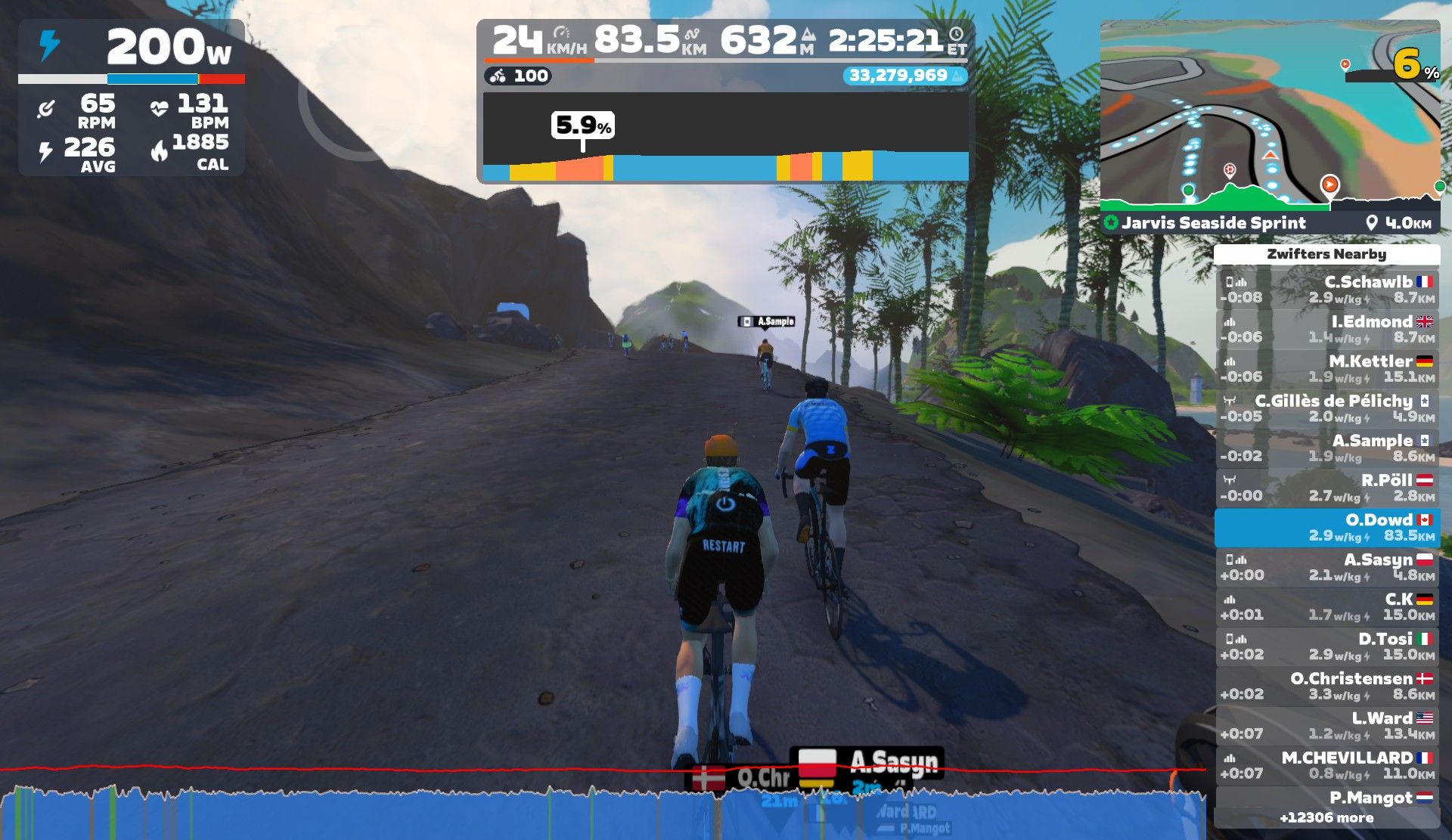Click the minimap in the corner
Screen dimensions: 1452x840
coord(1269,113)
